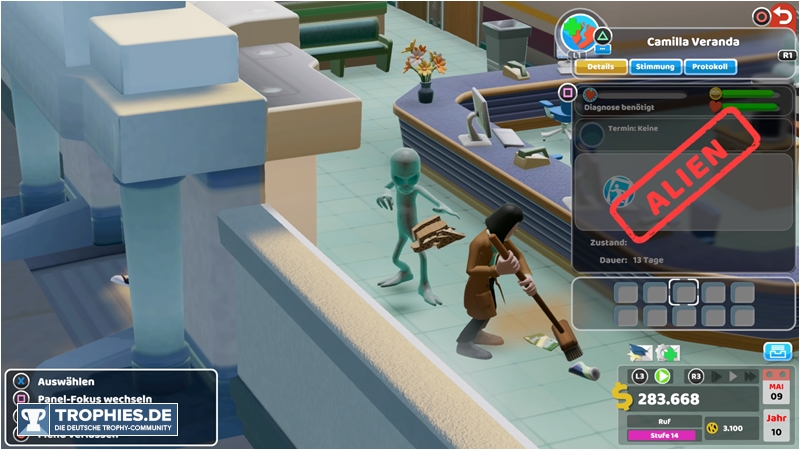Open the blue inbox tray icon
800x450 pixels.
click(776, 351)
